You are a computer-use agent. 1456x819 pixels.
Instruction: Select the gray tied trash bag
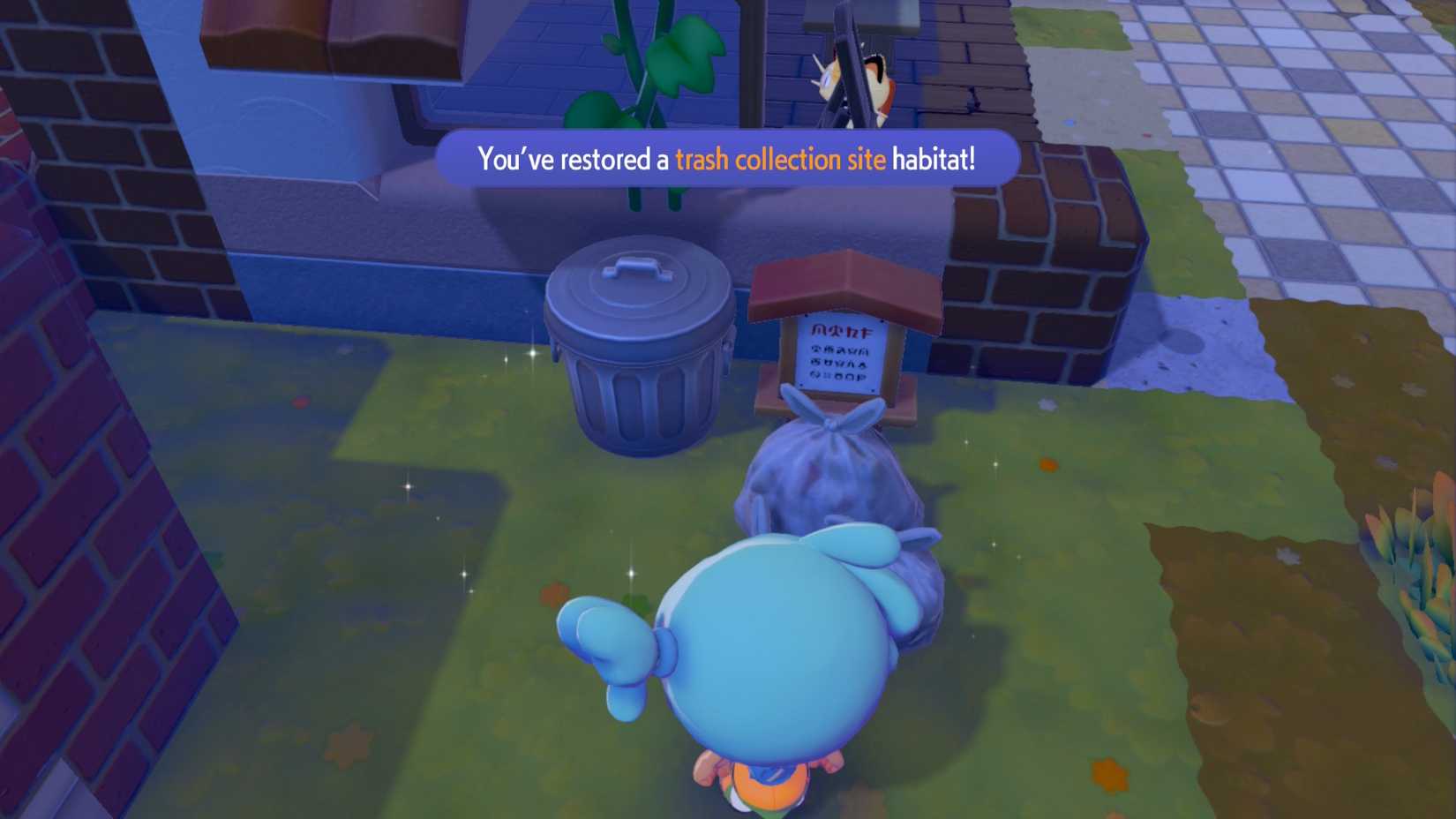point(825,477)
